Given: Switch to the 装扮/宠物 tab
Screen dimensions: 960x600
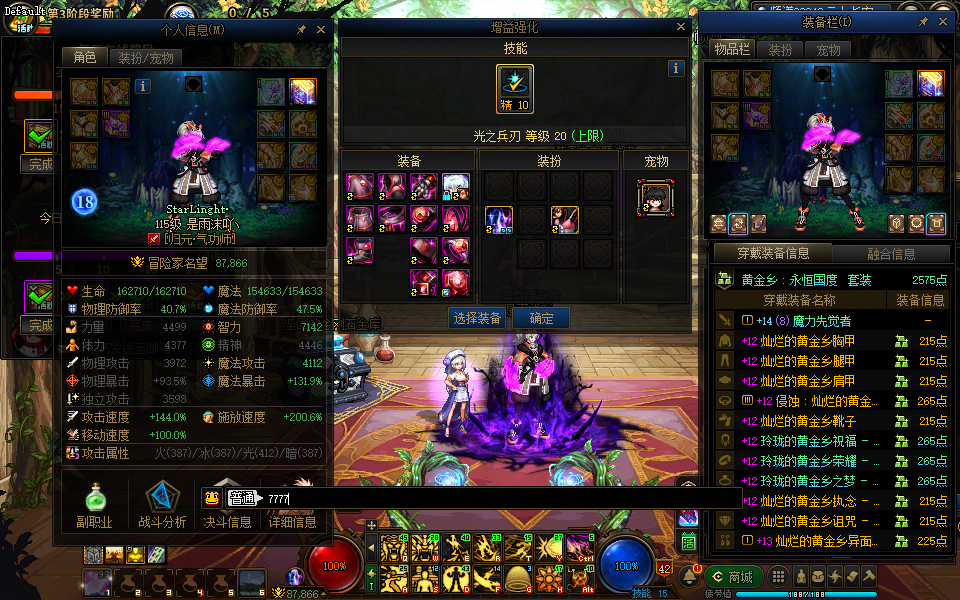Looking at the screenshot, I should pyautogui.click(x=146, y=58).
